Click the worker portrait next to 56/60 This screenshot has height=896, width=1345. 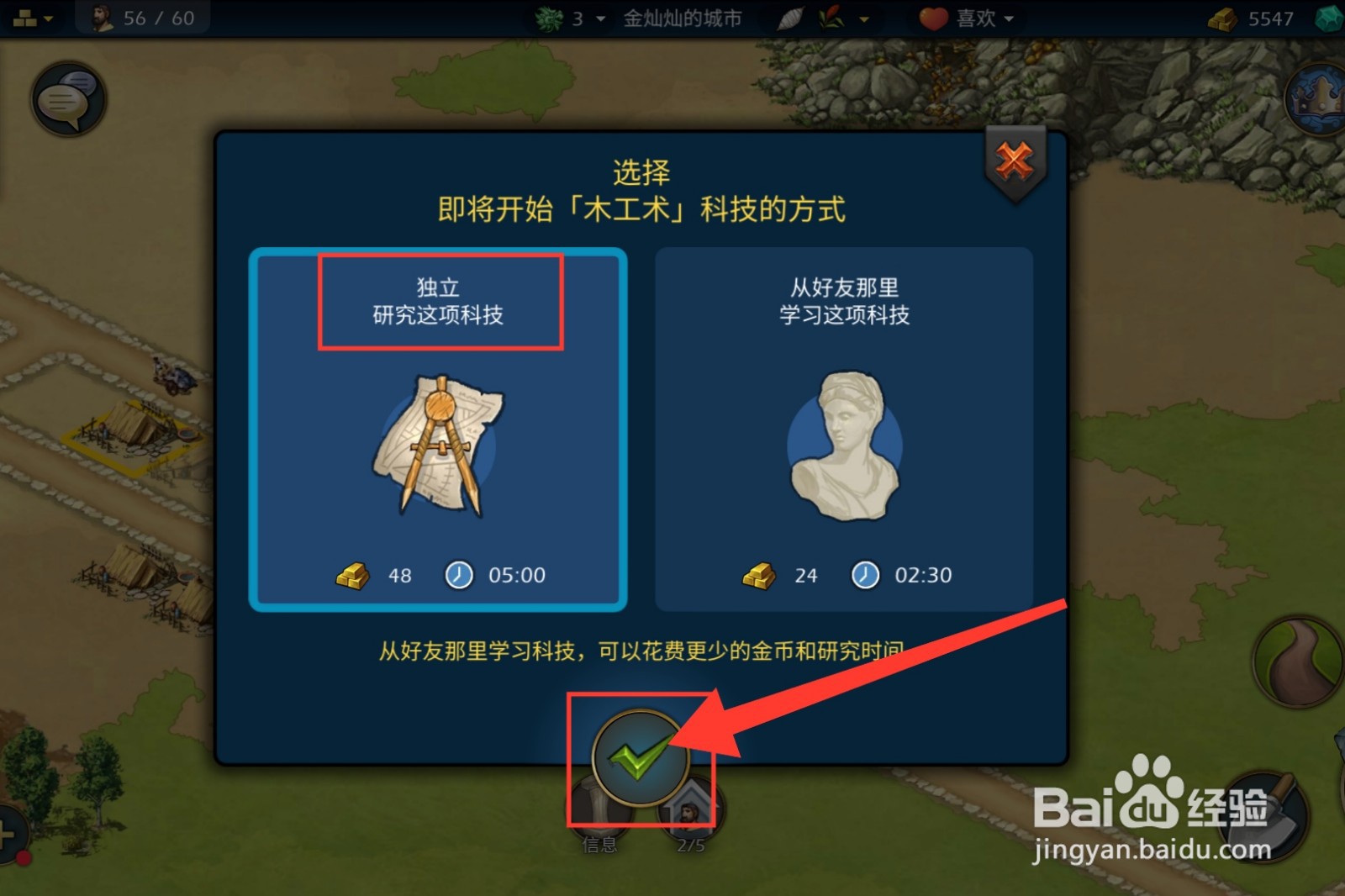[x=103, y=16]
